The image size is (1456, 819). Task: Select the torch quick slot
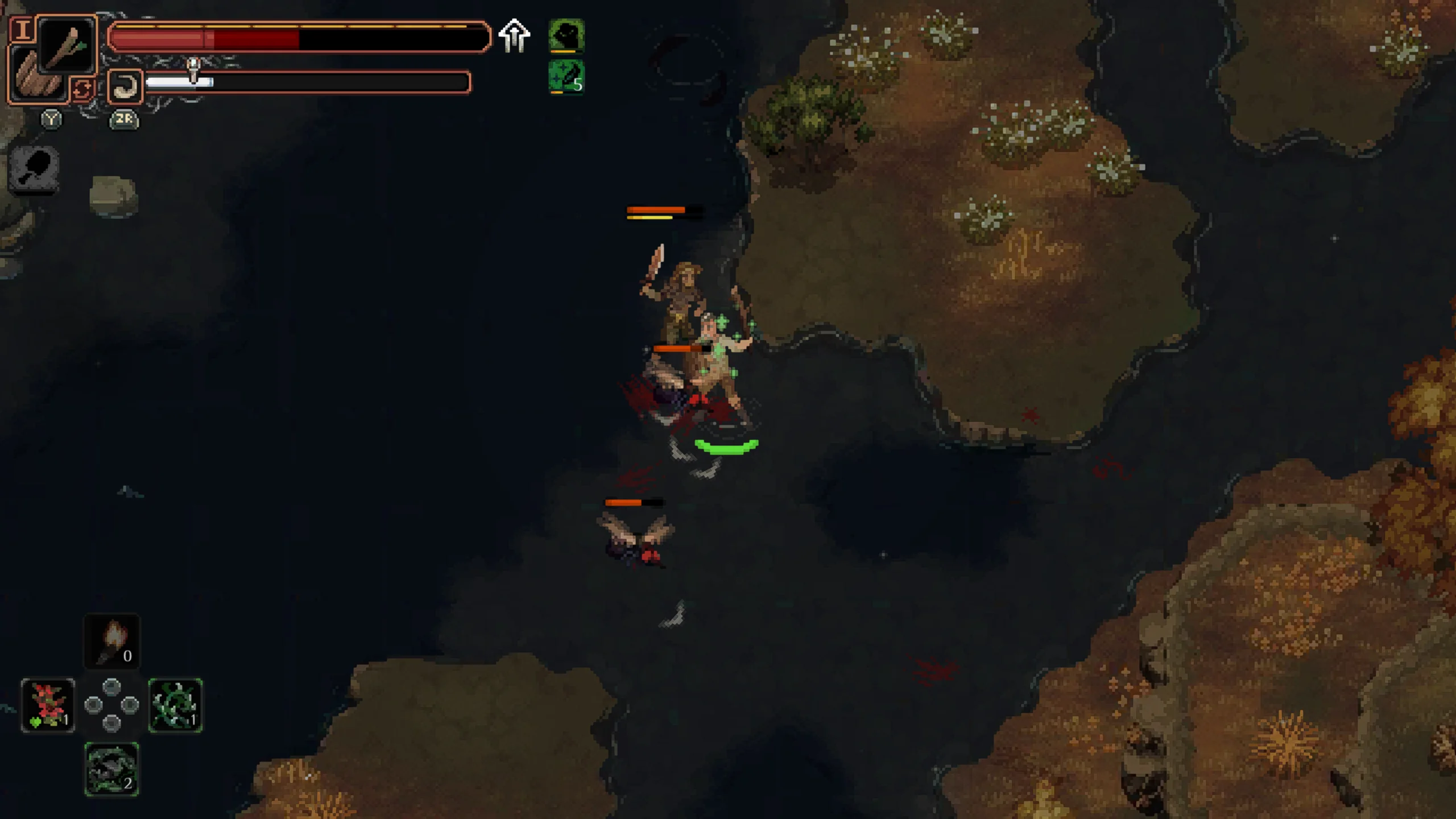(x=112, y=641)
